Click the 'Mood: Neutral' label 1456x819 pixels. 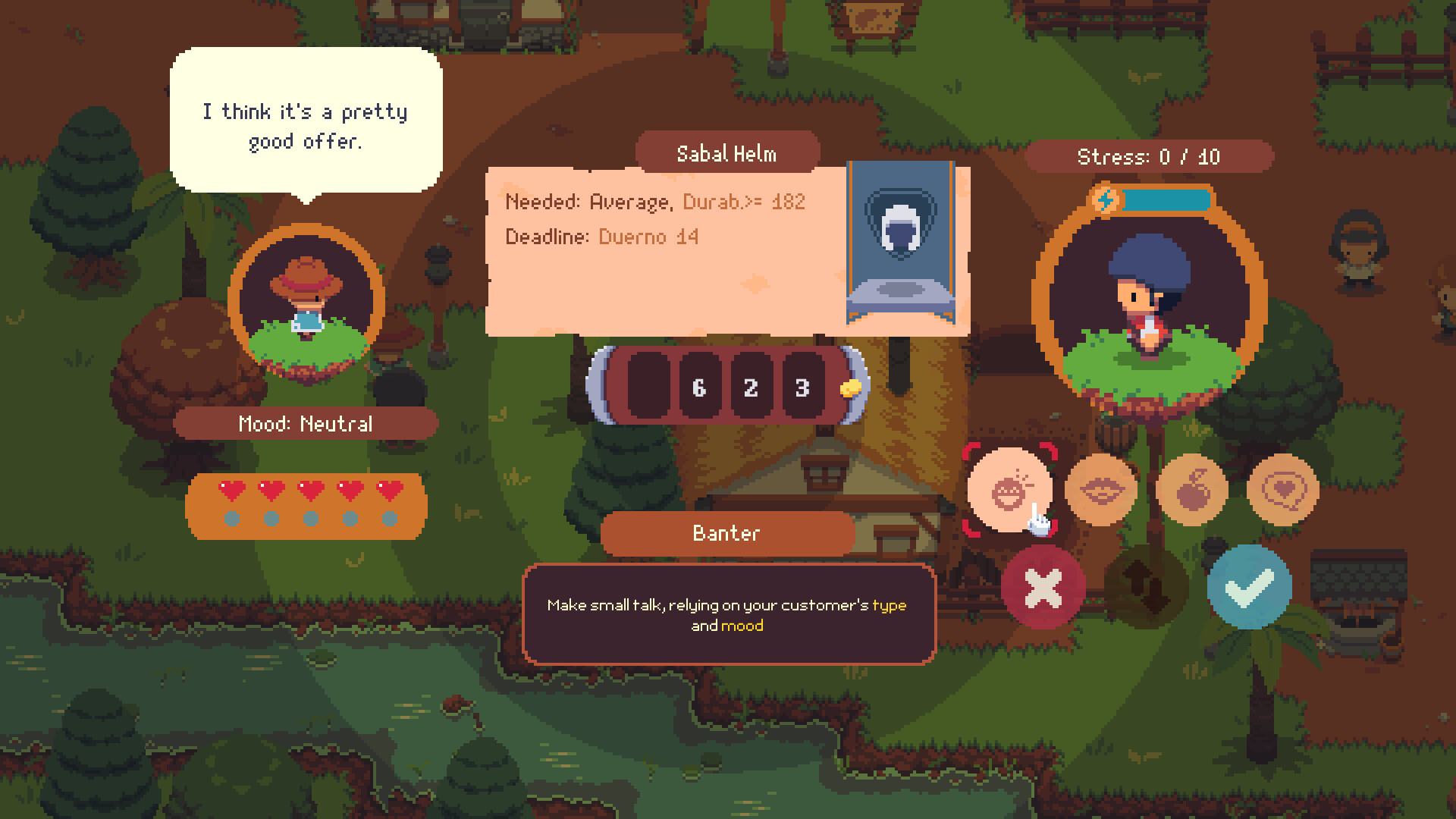point(306,424)
